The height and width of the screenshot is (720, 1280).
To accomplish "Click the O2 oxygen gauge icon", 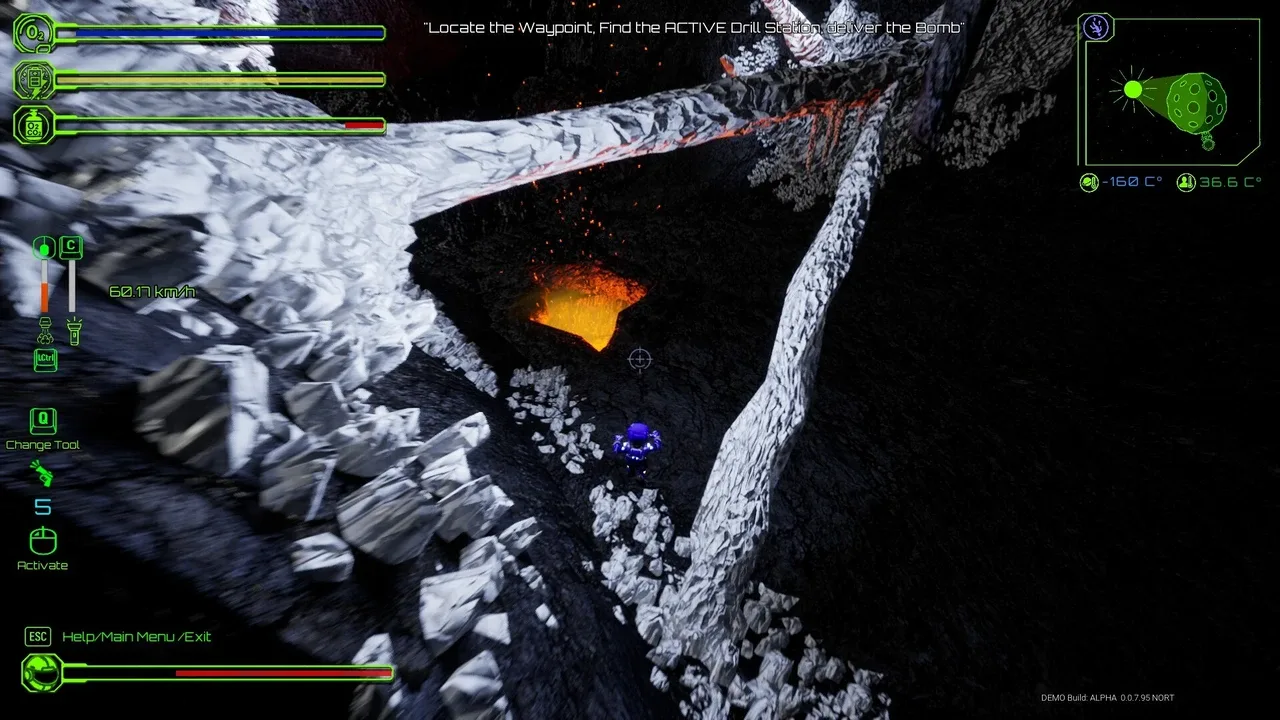I will [33, 33].
